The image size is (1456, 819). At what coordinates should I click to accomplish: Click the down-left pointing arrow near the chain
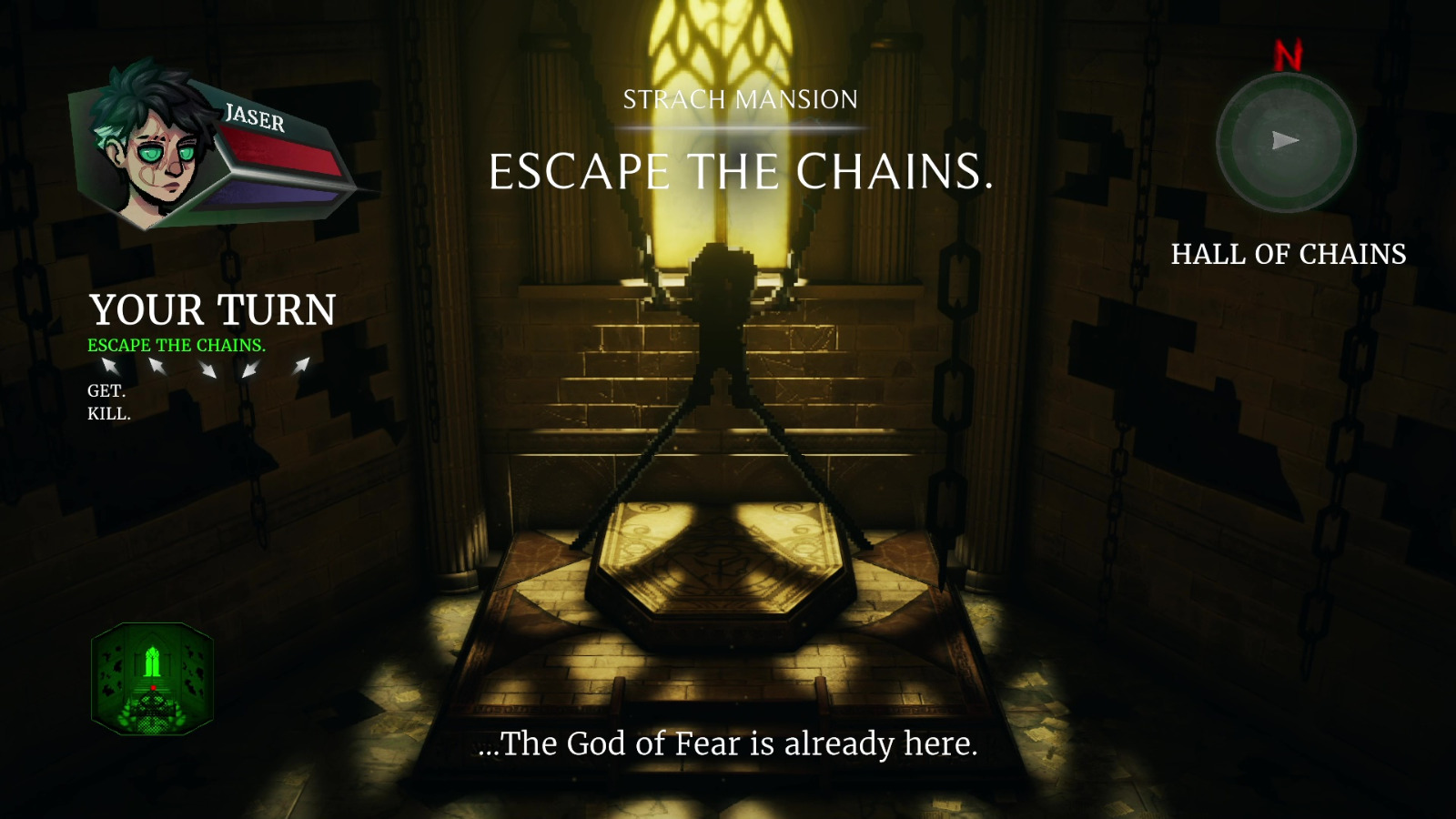click(249, 369)
